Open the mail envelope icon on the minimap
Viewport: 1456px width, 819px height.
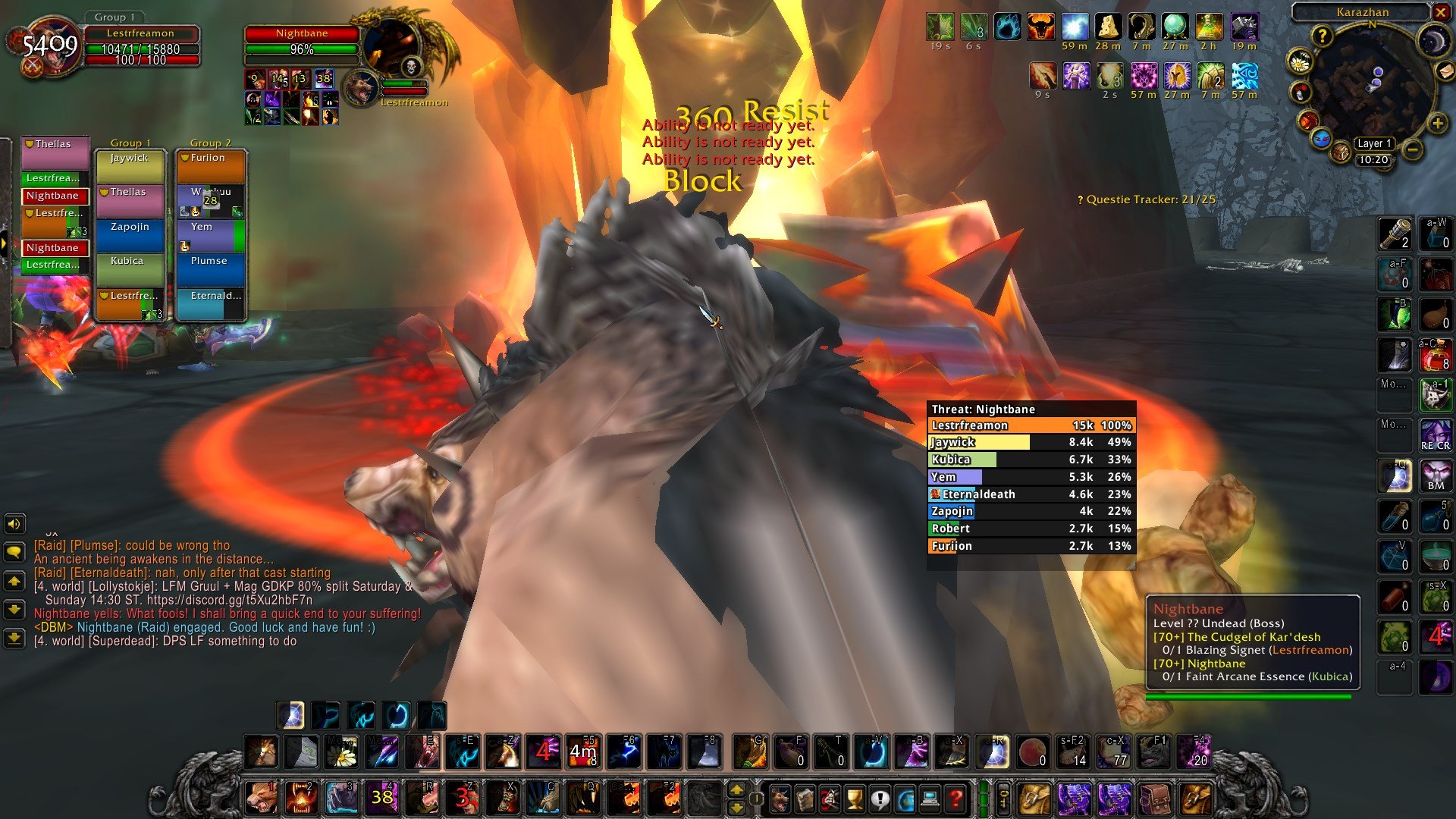(1445, 72)
